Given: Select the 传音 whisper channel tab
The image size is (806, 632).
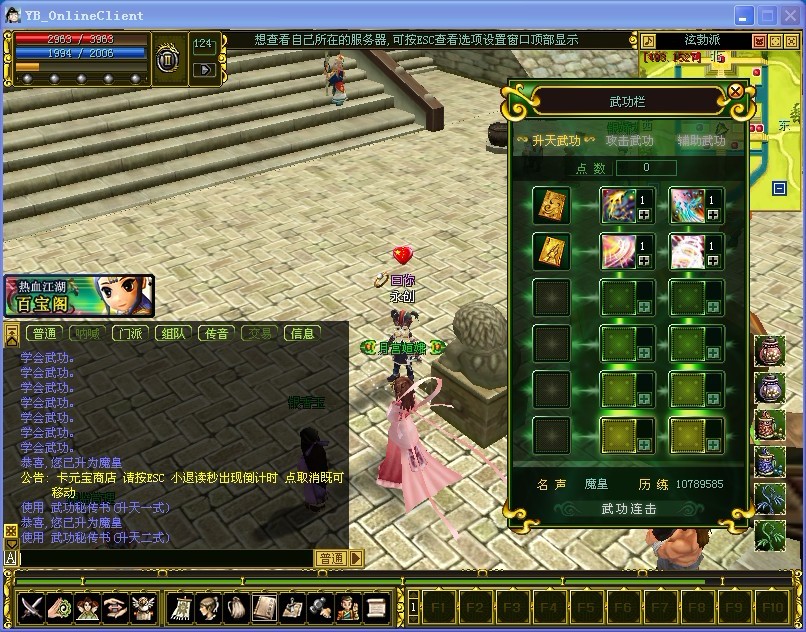Looking at the screenshot, I should [x=217, y=333].
